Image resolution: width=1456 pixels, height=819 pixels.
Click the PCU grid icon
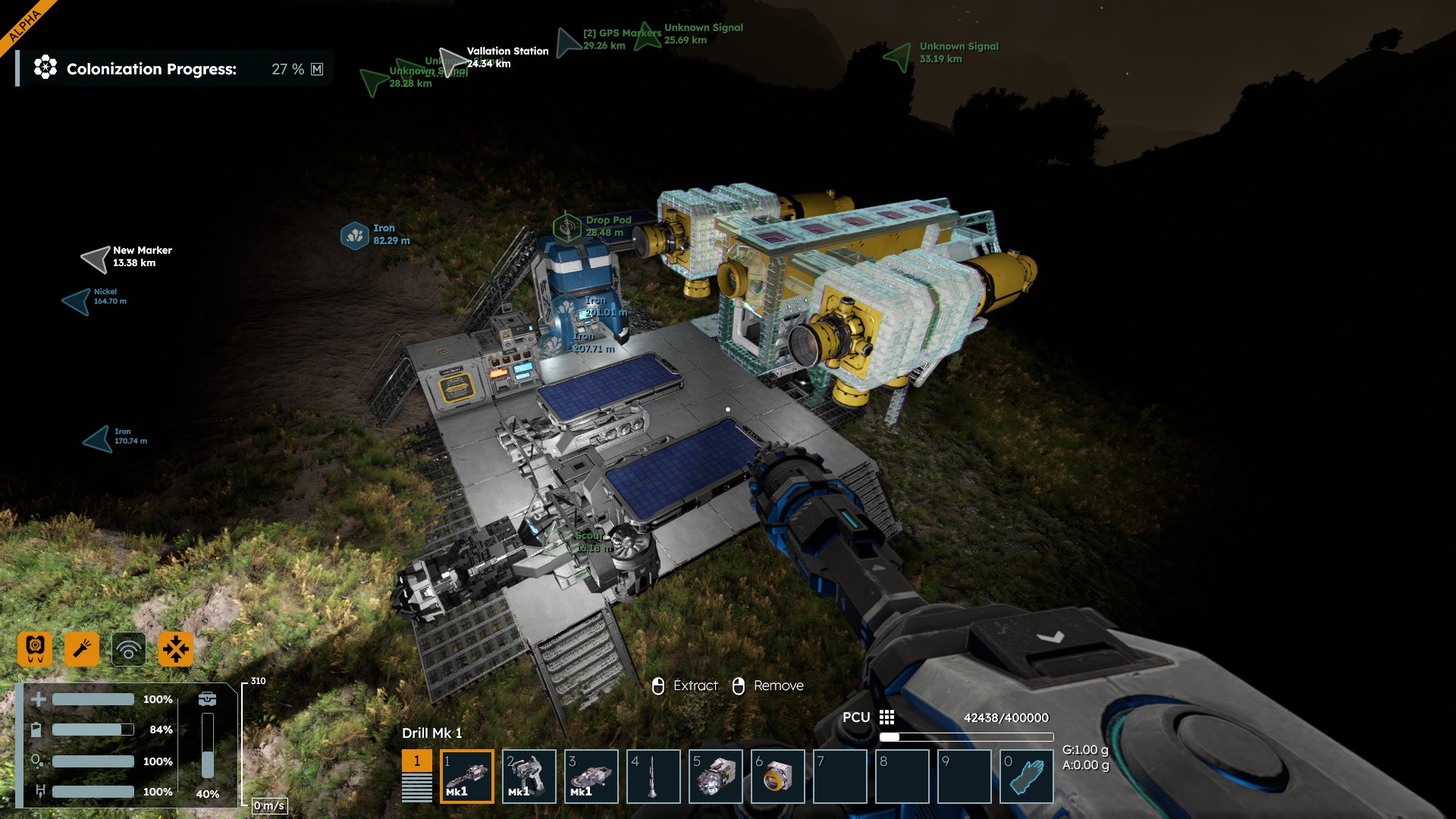886,717
